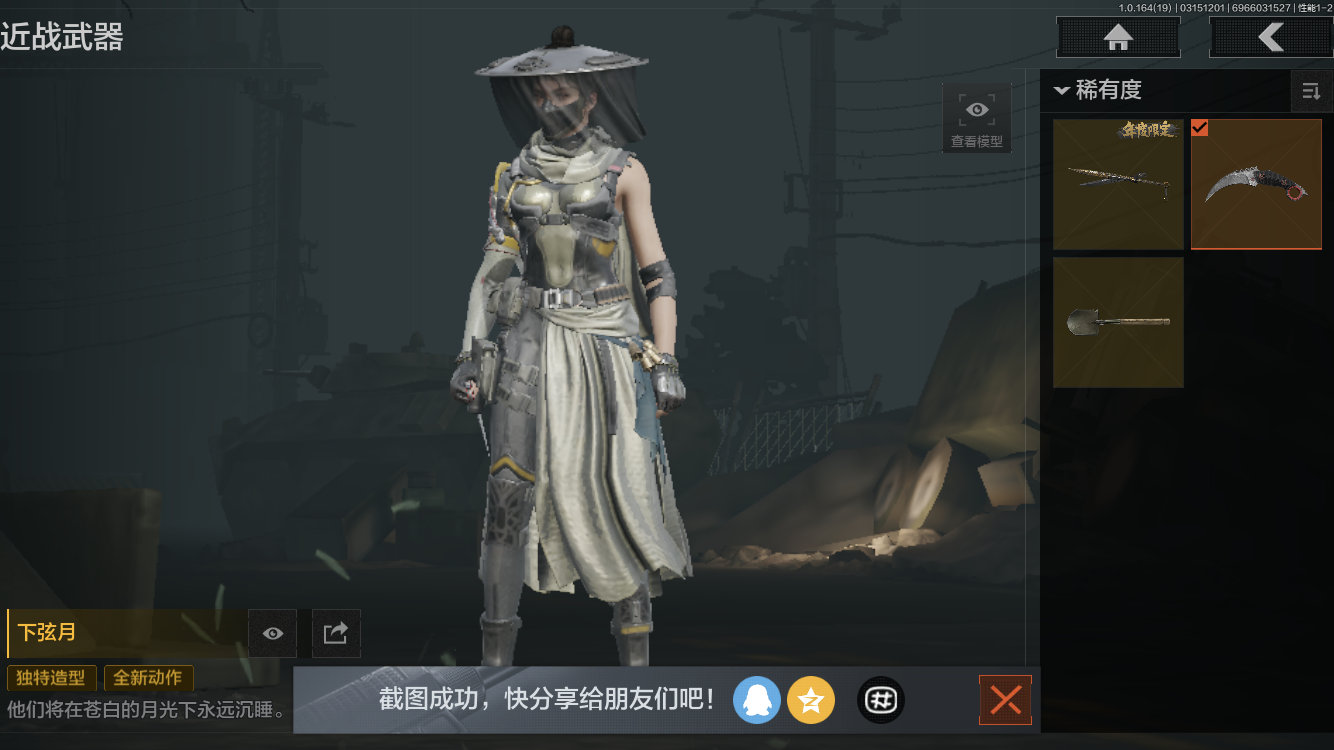This screenshot has width=1334, height=750.
Task: Collapse the 稀有度 filter via its chevron
Action: tap(1062, 90)
